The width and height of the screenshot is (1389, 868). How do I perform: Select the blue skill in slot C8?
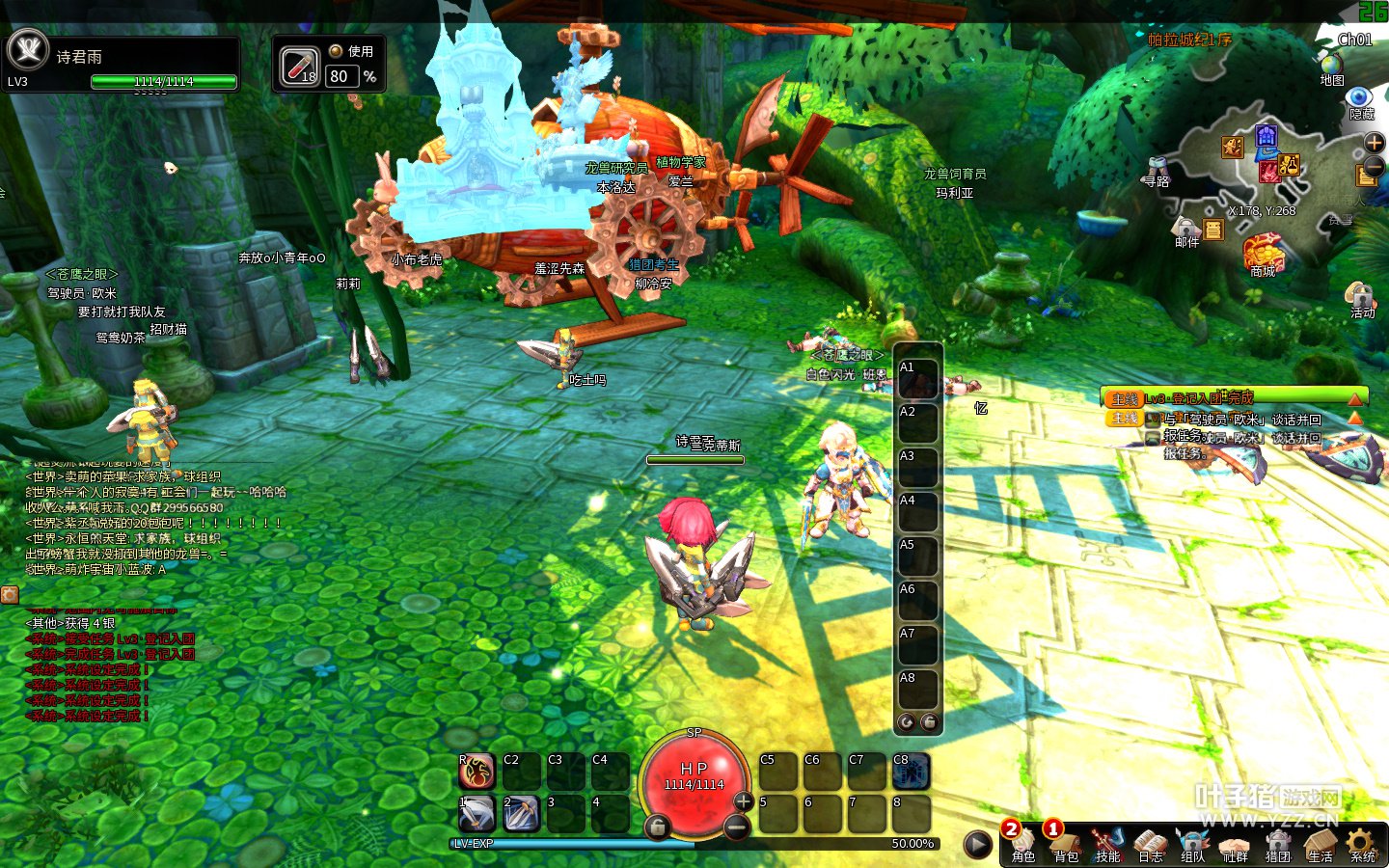(x=911, y=772)
